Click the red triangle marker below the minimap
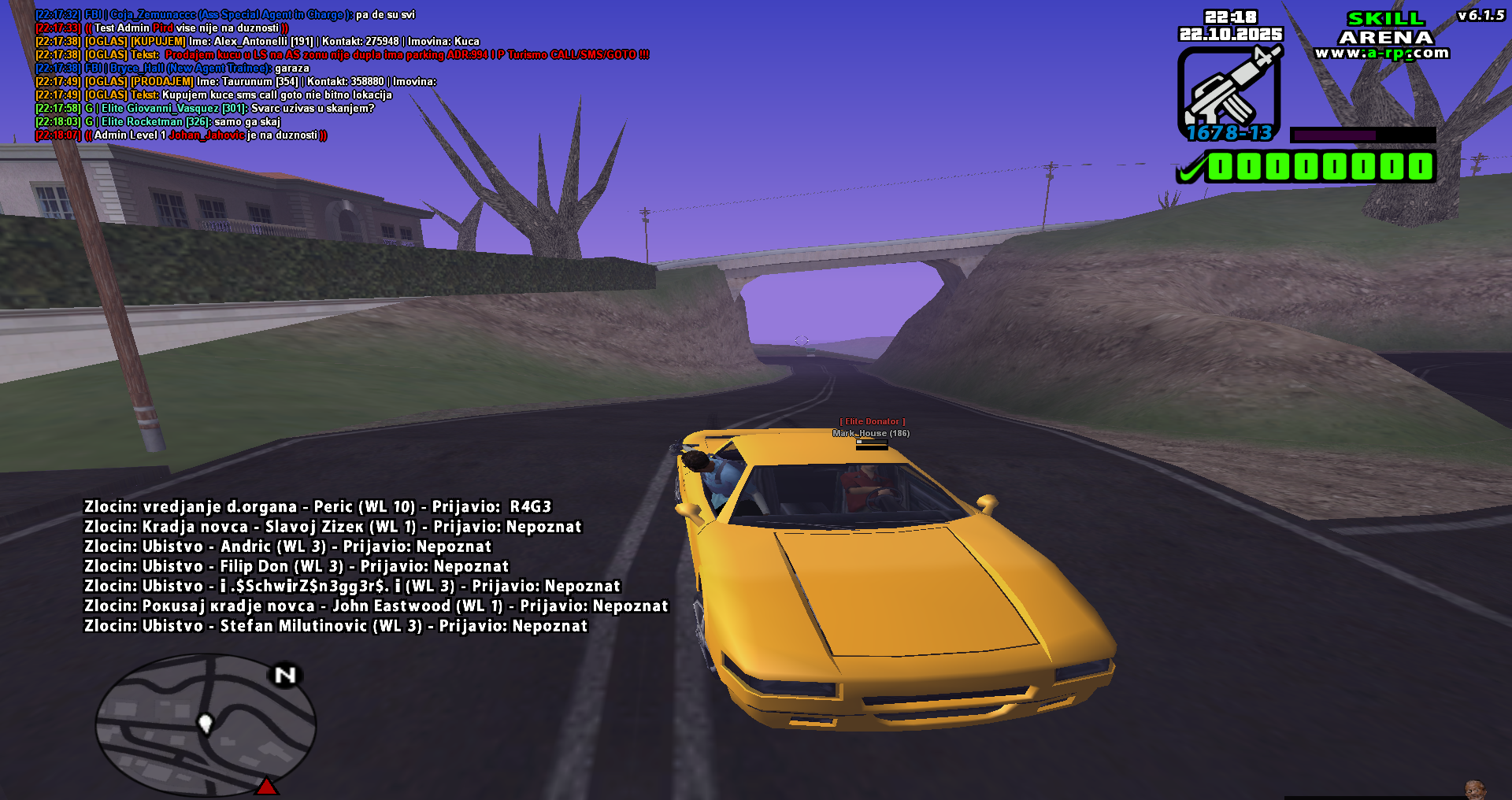This screenshot has width=1512, height=800. (x=267, y=784)
